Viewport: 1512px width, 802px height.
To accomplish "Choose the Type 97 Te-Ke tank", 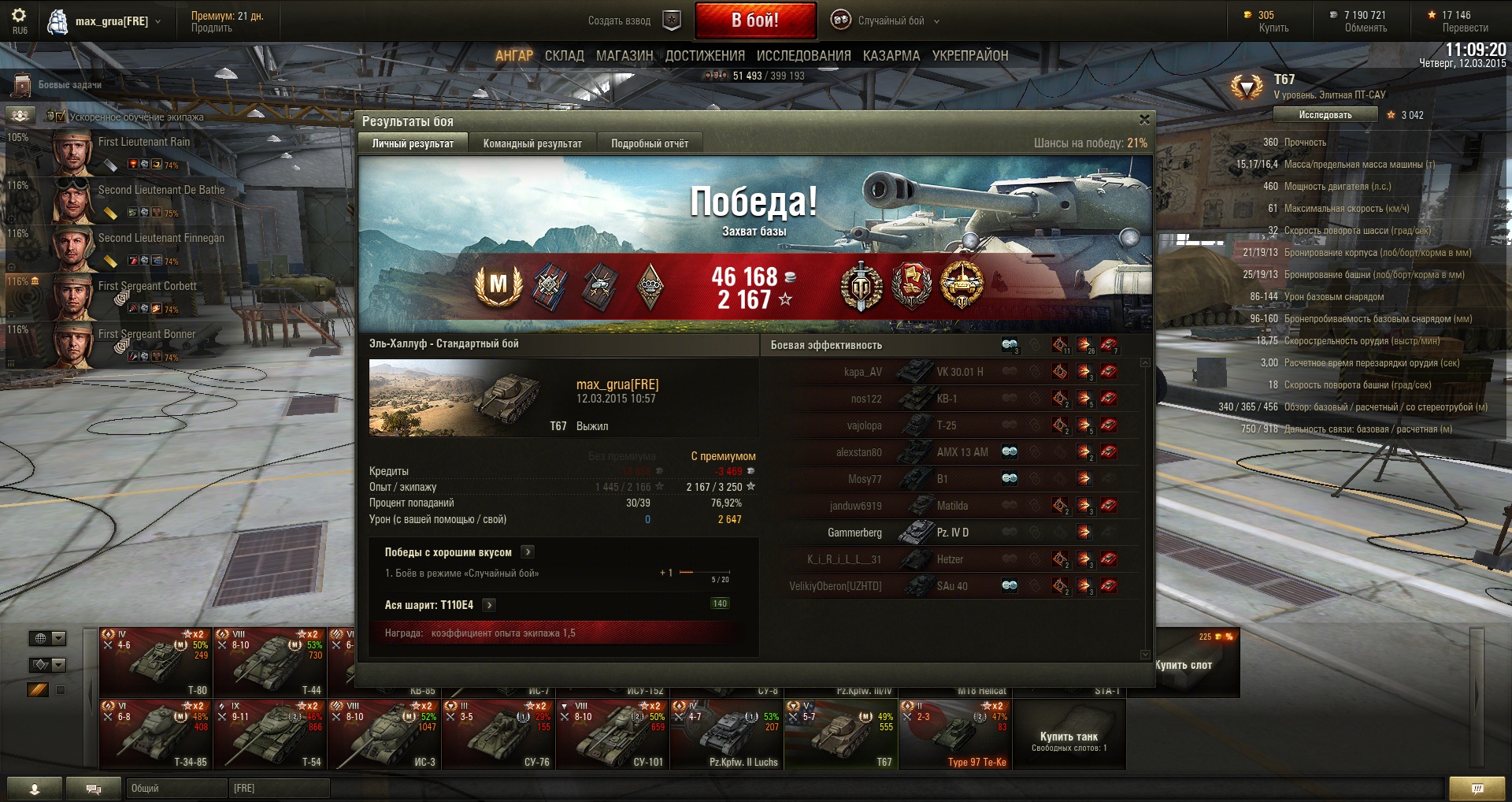I will 954,734.
